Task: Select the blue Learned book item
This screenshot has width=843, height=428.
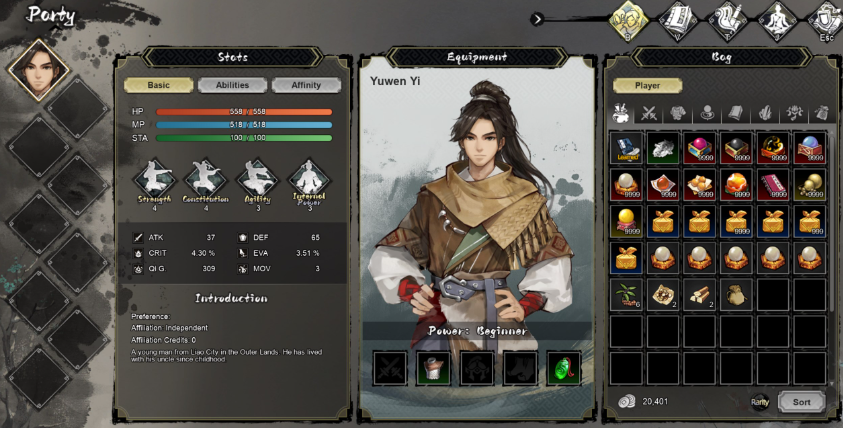Action: click(626, 148)
